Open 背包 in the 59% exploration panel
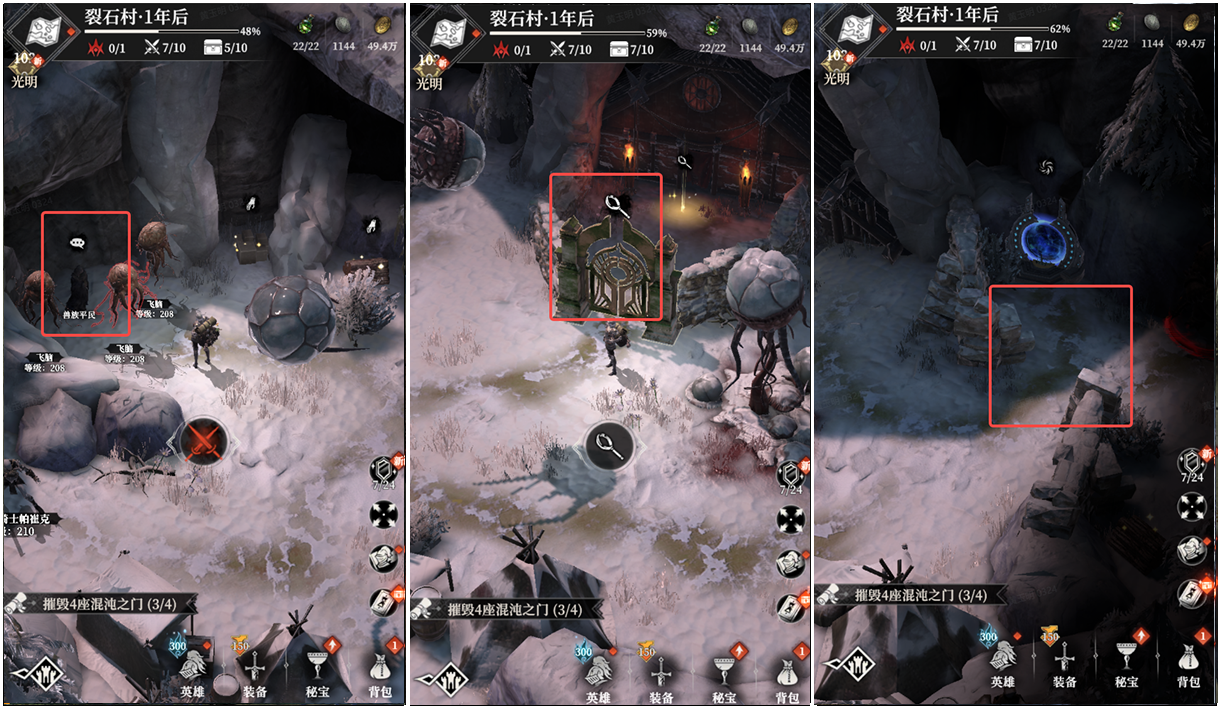The width and height of the screenshot is (1220, 710). point(789,672)
